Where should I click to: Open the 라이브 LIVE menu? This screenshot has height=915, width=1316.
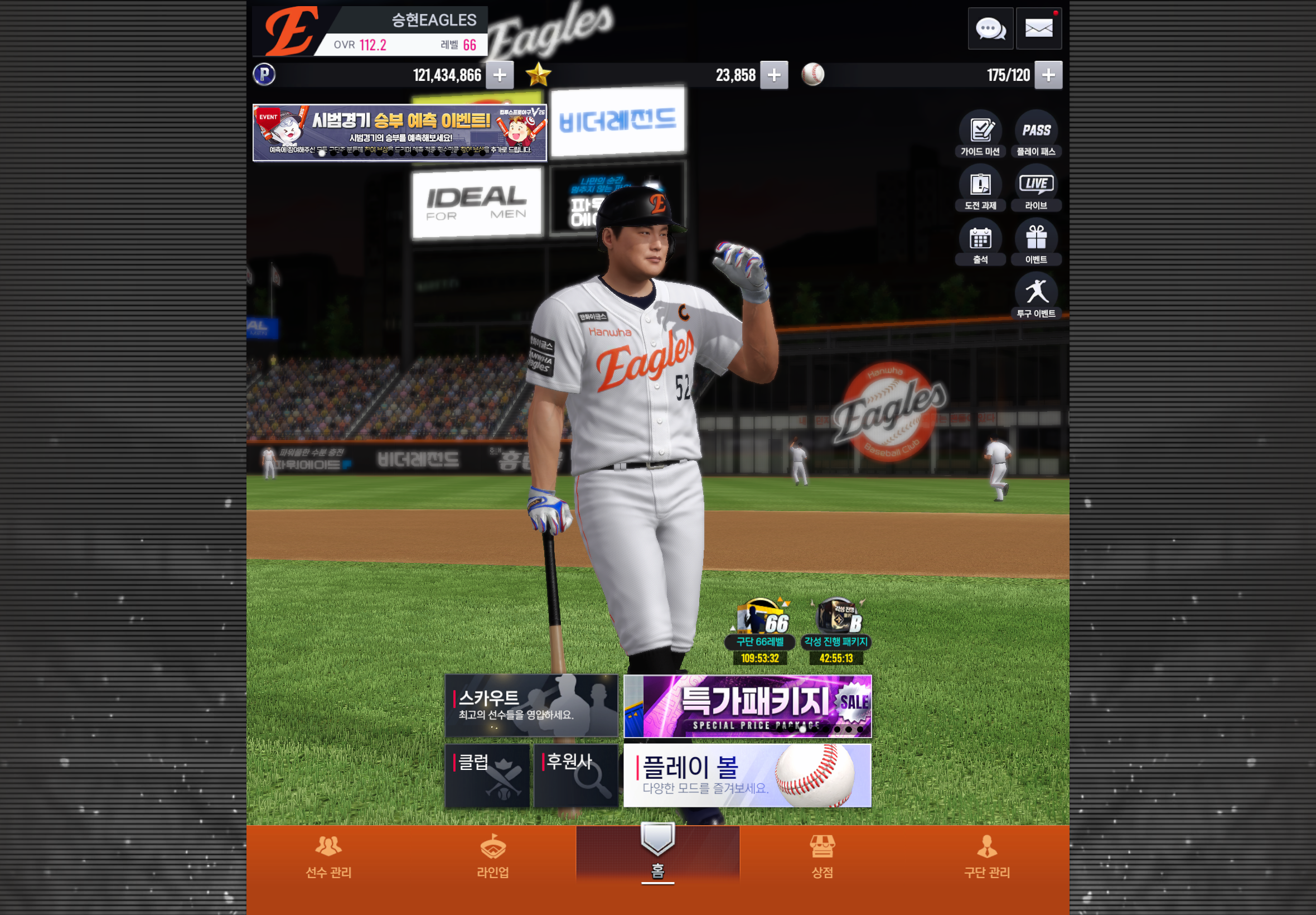point(1036,188)
